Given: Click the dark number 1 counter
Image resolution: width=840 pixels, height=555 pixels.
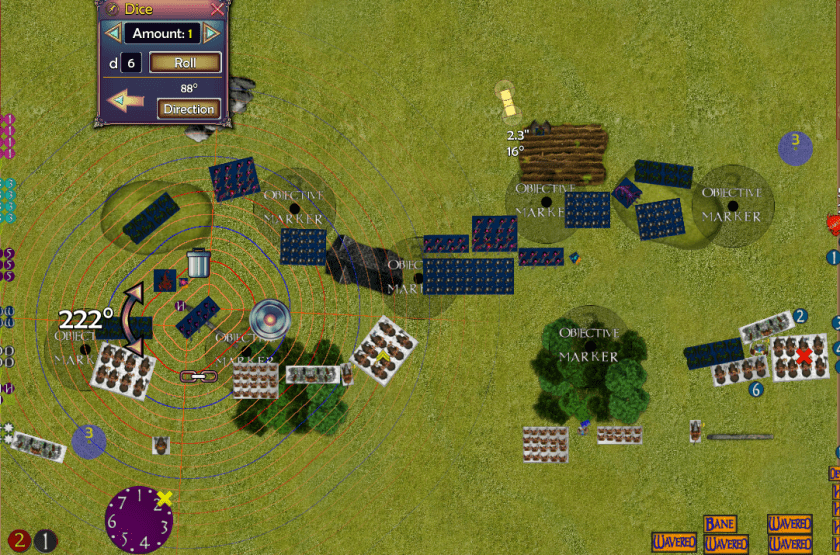Looking at the screenshot, I should coord(46,541).
